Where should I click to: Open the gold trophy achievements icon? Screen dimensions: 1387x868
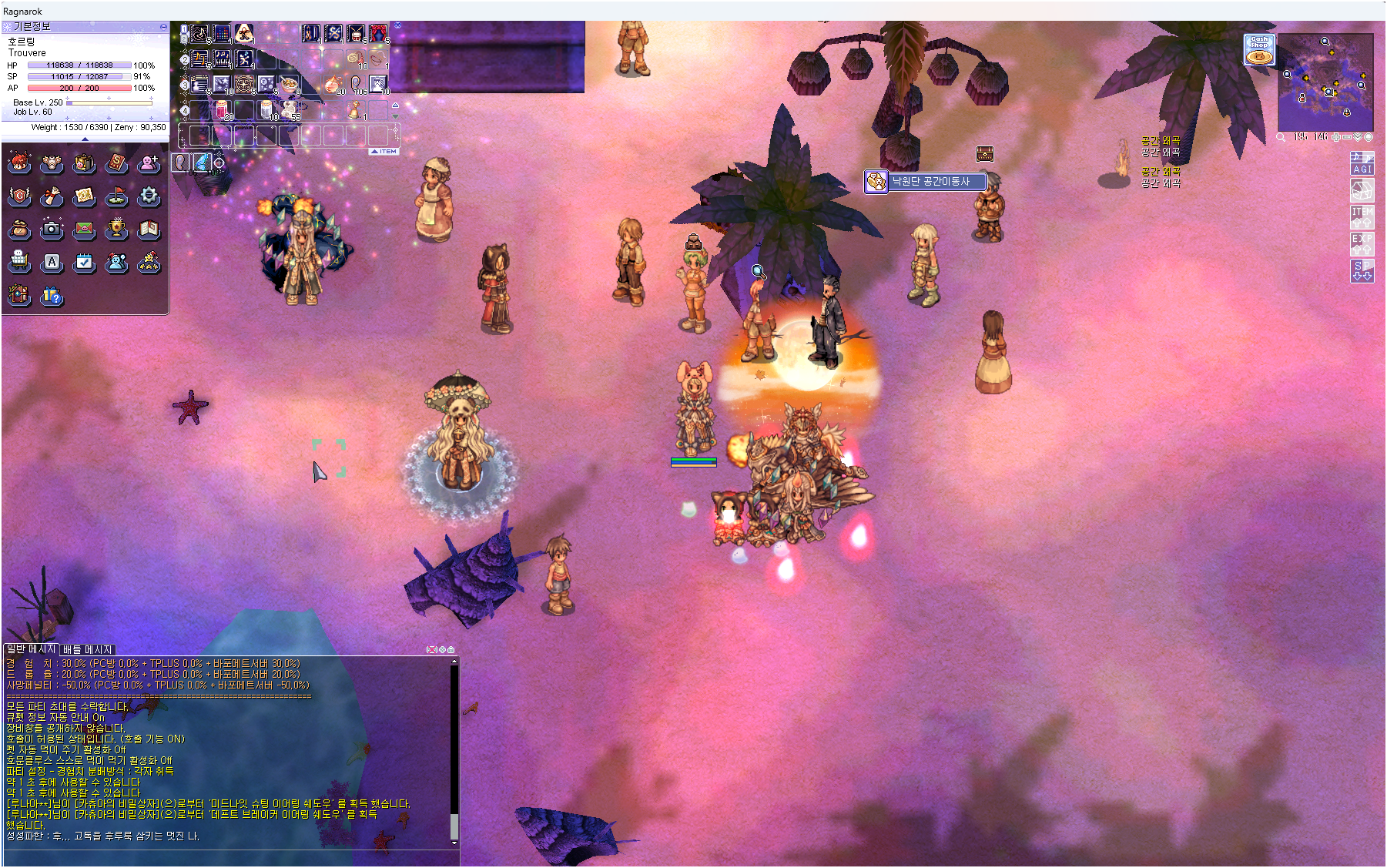[116, 229]
